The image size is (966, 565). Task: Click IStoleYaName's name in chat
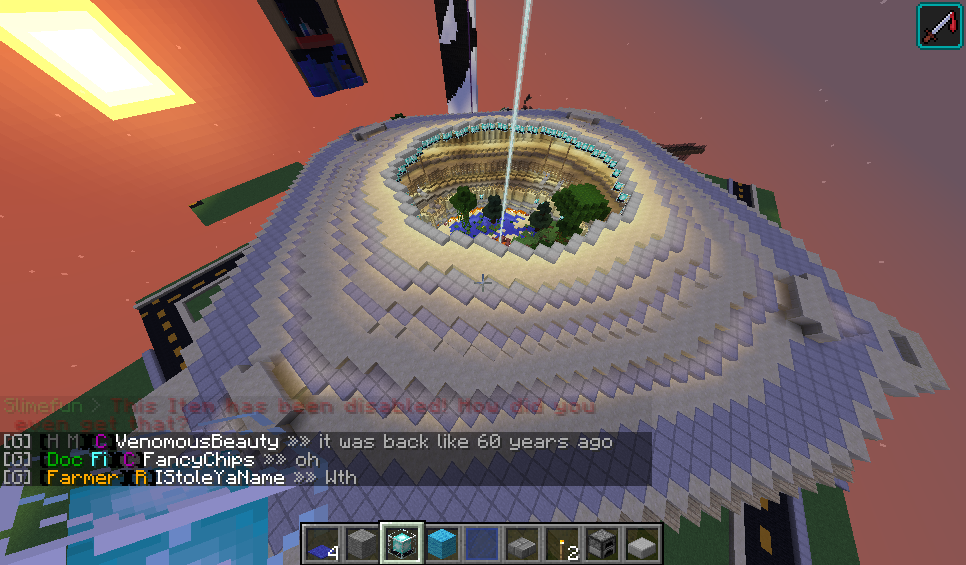point(219,478)
